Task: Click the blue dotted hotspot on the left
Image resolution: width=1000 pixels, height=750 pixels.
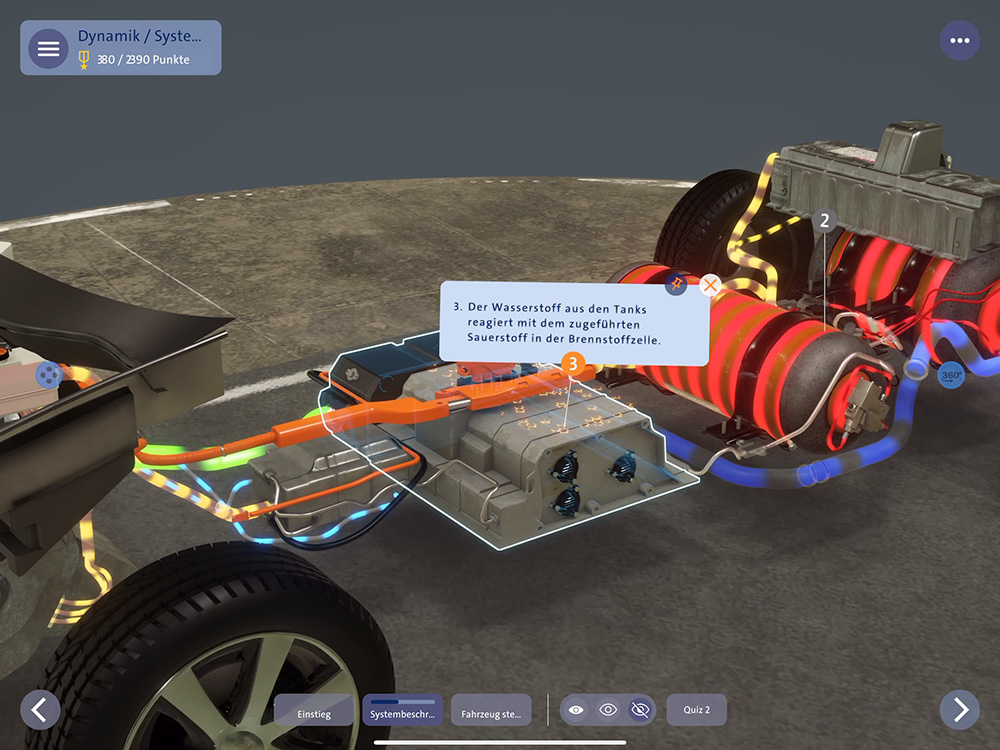Action: [x=48, y=375]
